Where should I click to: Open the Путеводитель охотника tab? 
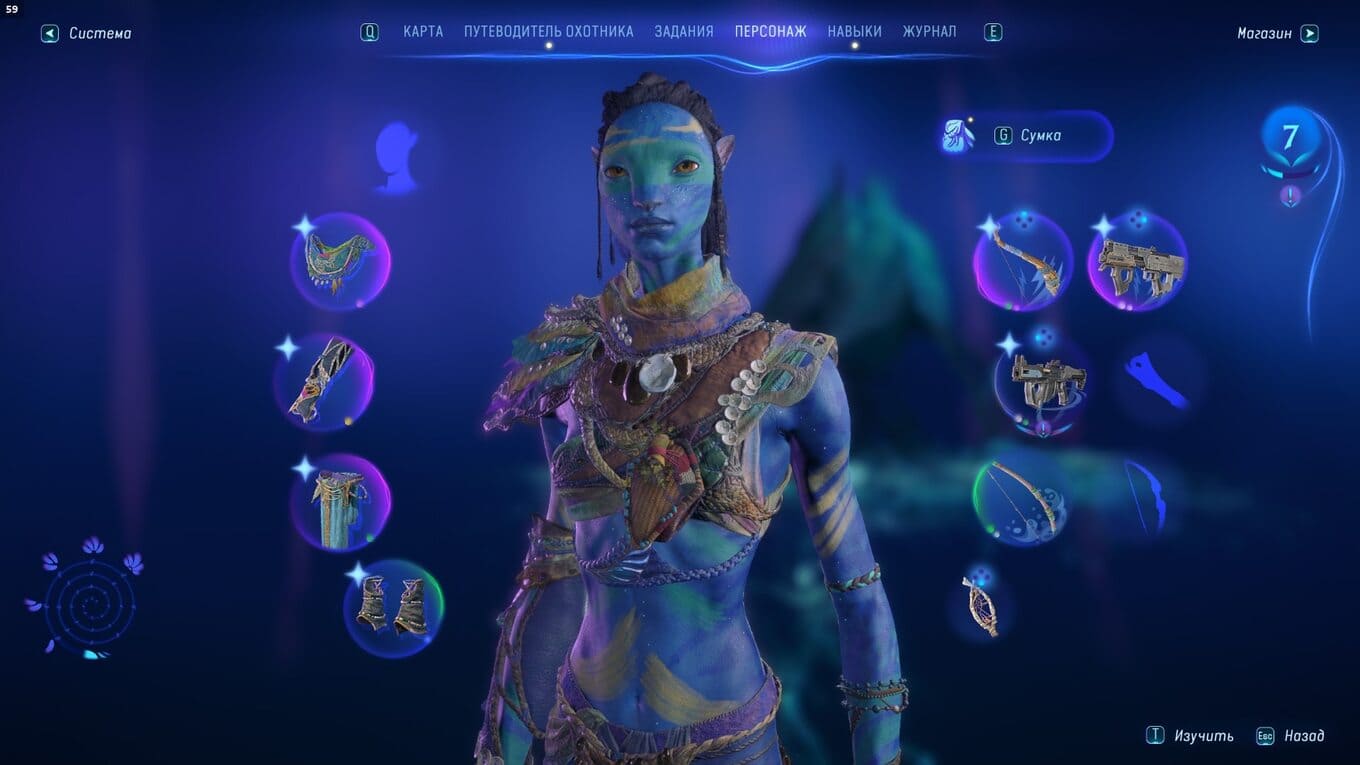[x=548, y=32]
